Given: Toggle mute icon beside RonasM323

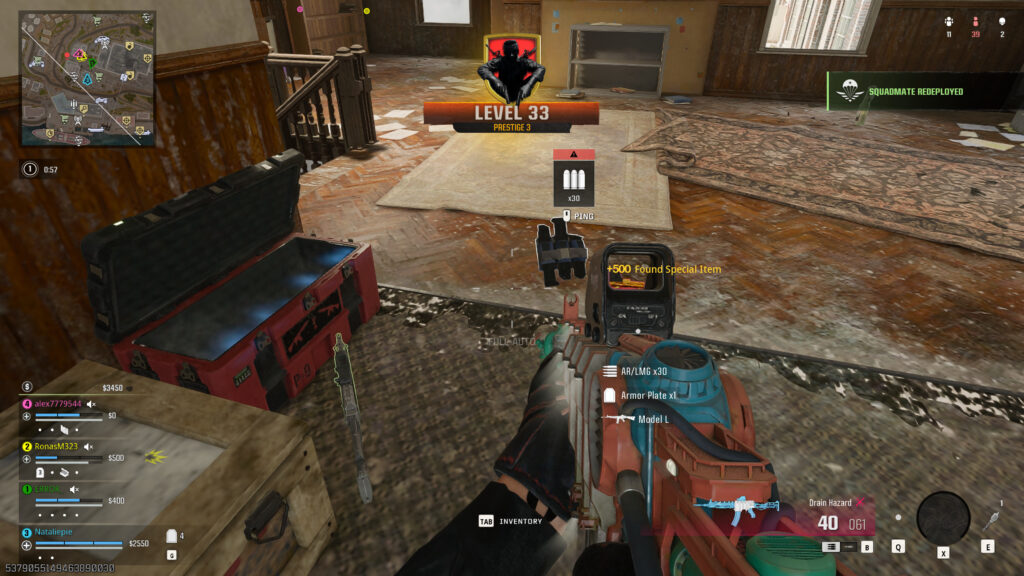Looking at the screenshot, I should [x=88, y=446].
